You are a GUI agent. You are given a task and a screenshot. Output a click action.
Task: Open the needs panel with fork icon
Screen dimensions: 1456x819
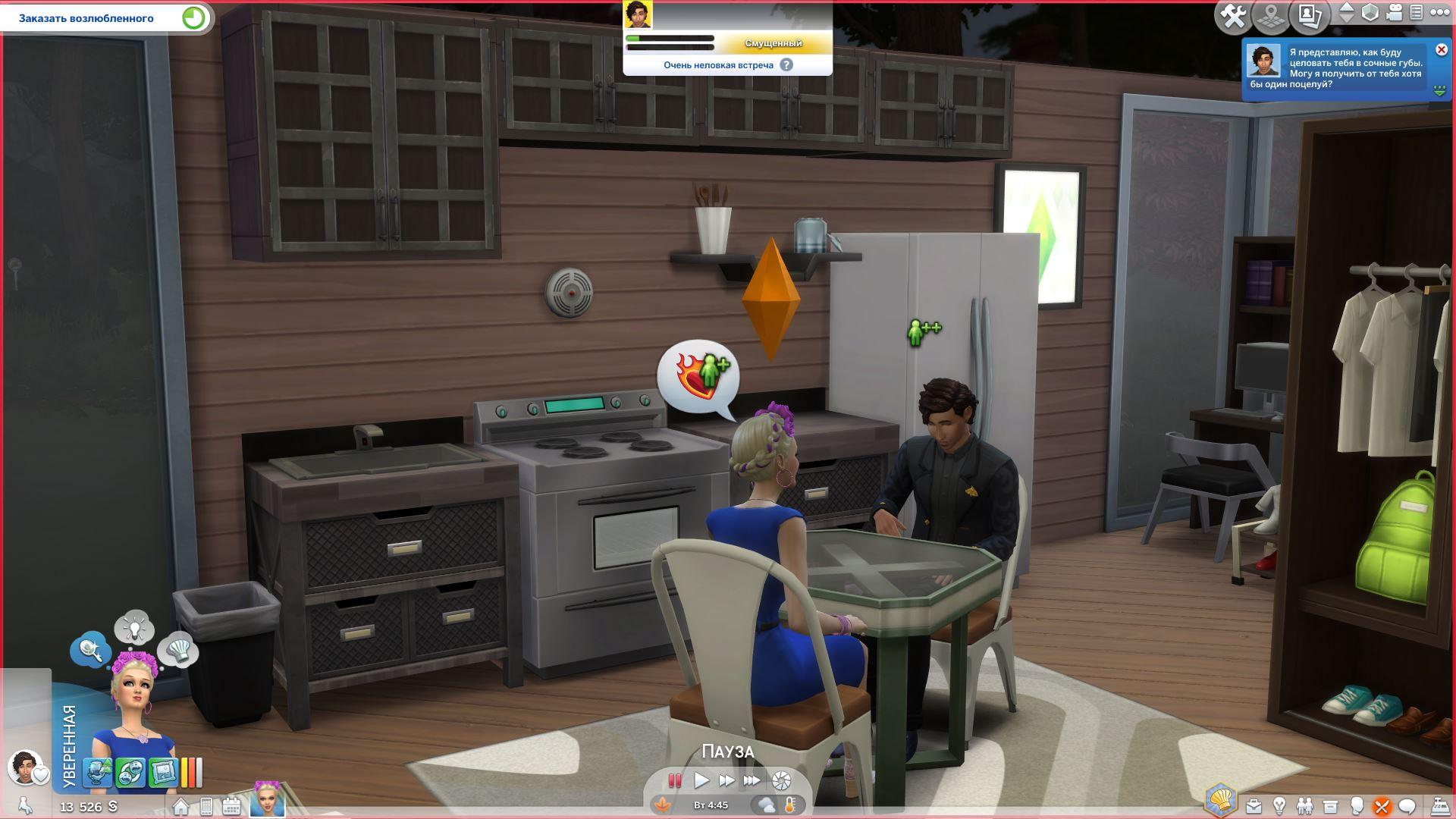click(1382, 806)
